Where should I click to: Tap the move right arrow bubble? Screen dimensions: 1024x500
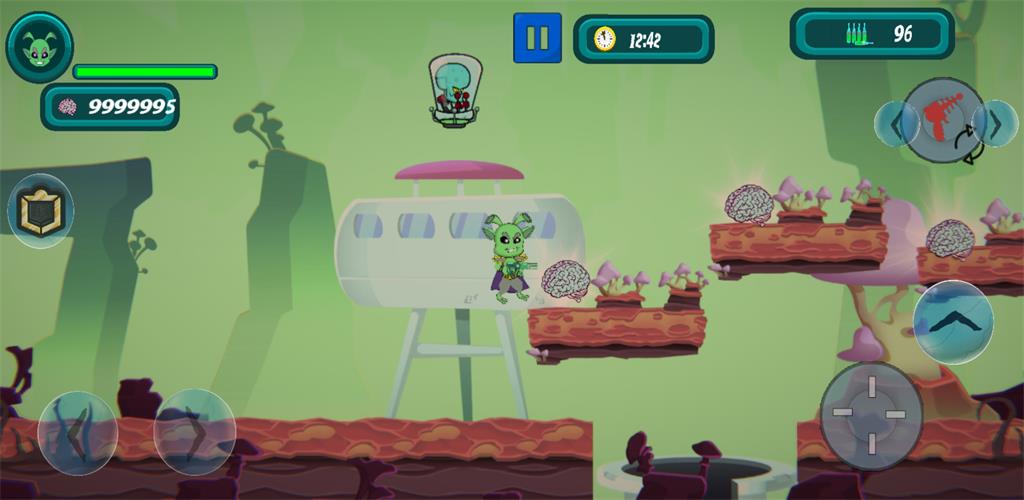pos(194,432)
